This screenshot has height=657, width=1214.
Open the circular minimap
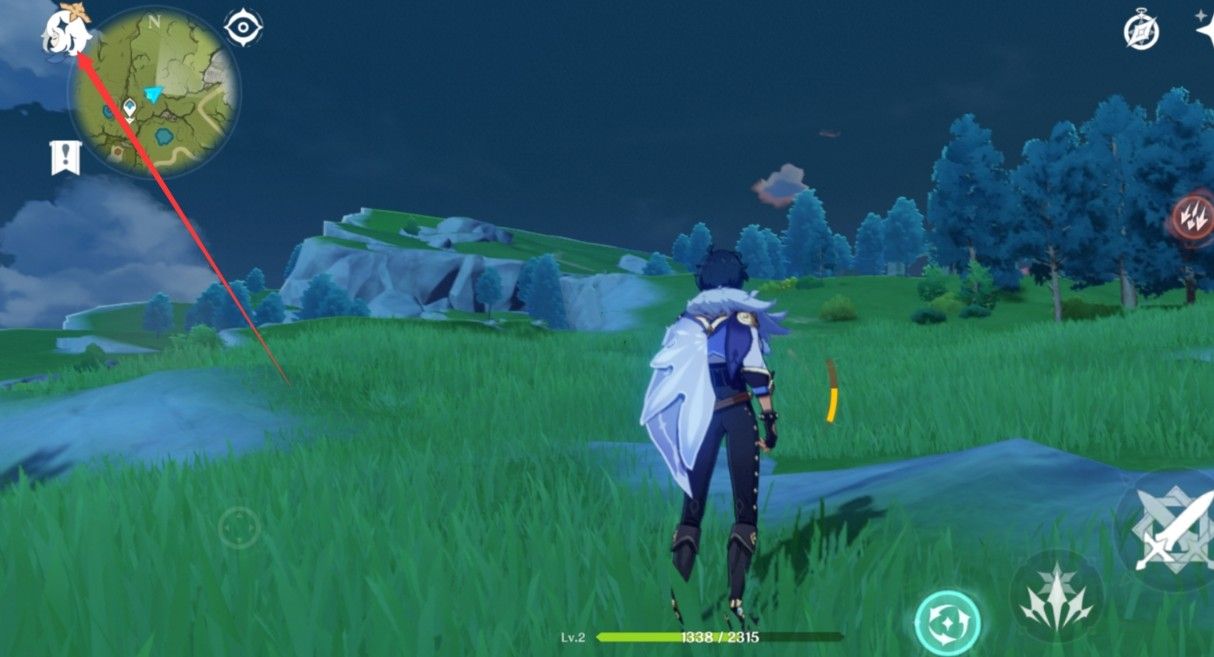pos(153,92)
